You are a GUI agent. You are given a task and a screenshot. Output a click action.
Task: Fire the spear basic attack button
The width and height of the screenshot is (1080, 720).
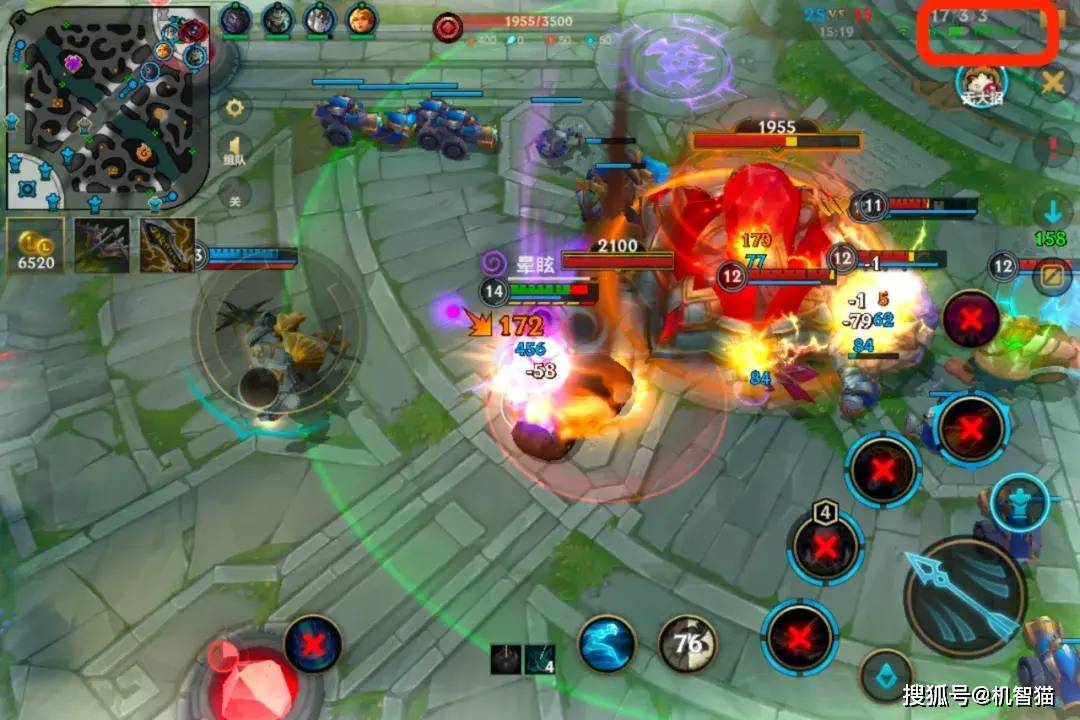(965, 593)
